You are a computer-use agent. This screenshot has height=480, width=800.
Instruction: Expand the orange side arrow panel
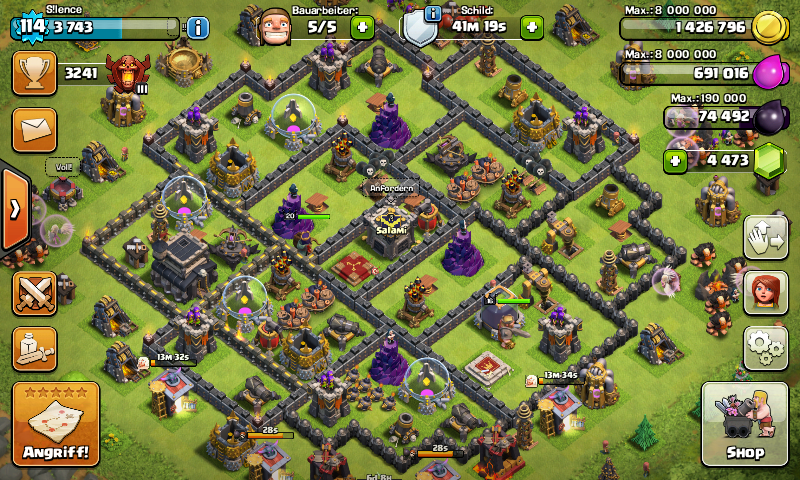15,209
